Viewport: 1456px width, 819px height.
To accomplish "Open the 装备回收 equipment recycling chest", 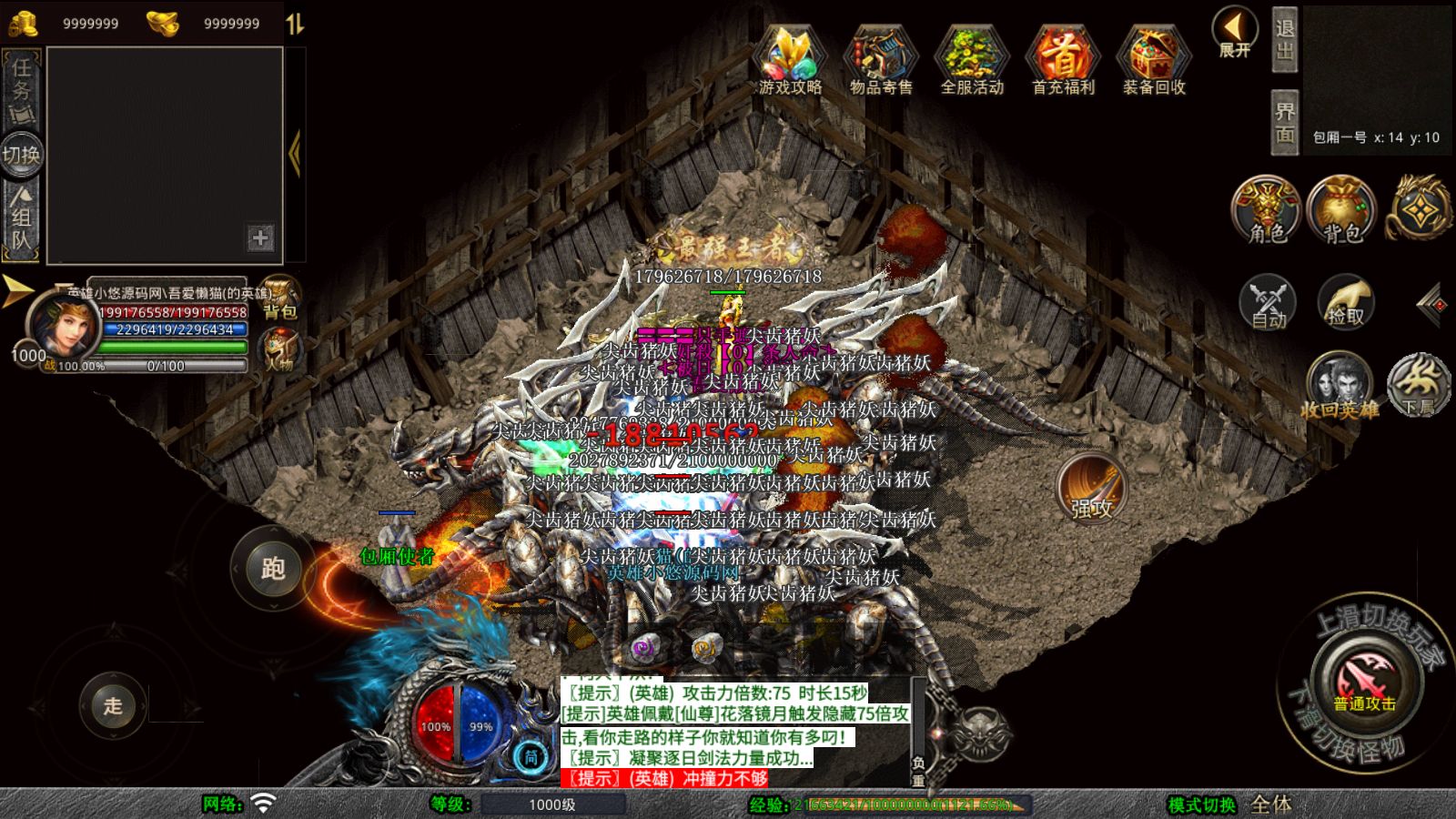I will coord(1154,59).
